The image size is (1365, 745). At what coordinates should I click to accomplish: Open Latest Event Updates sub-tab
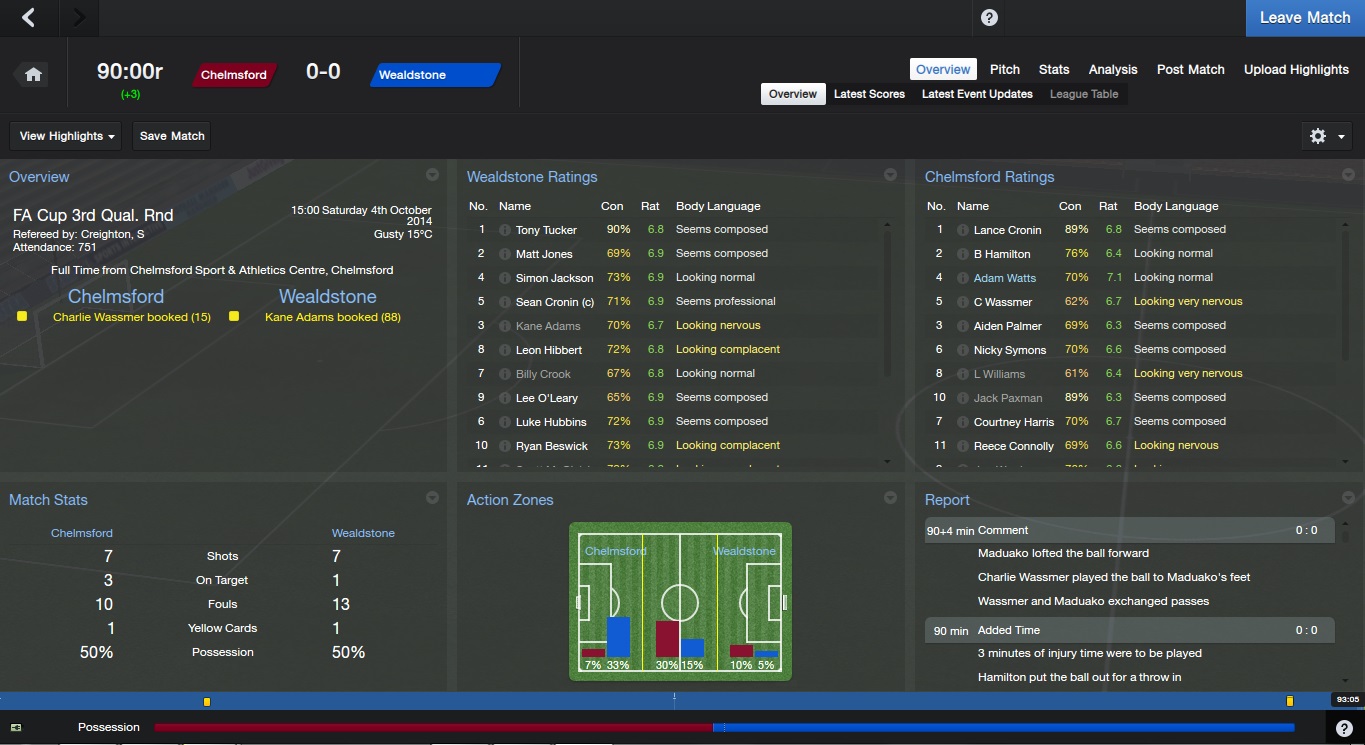pos(977,94)
